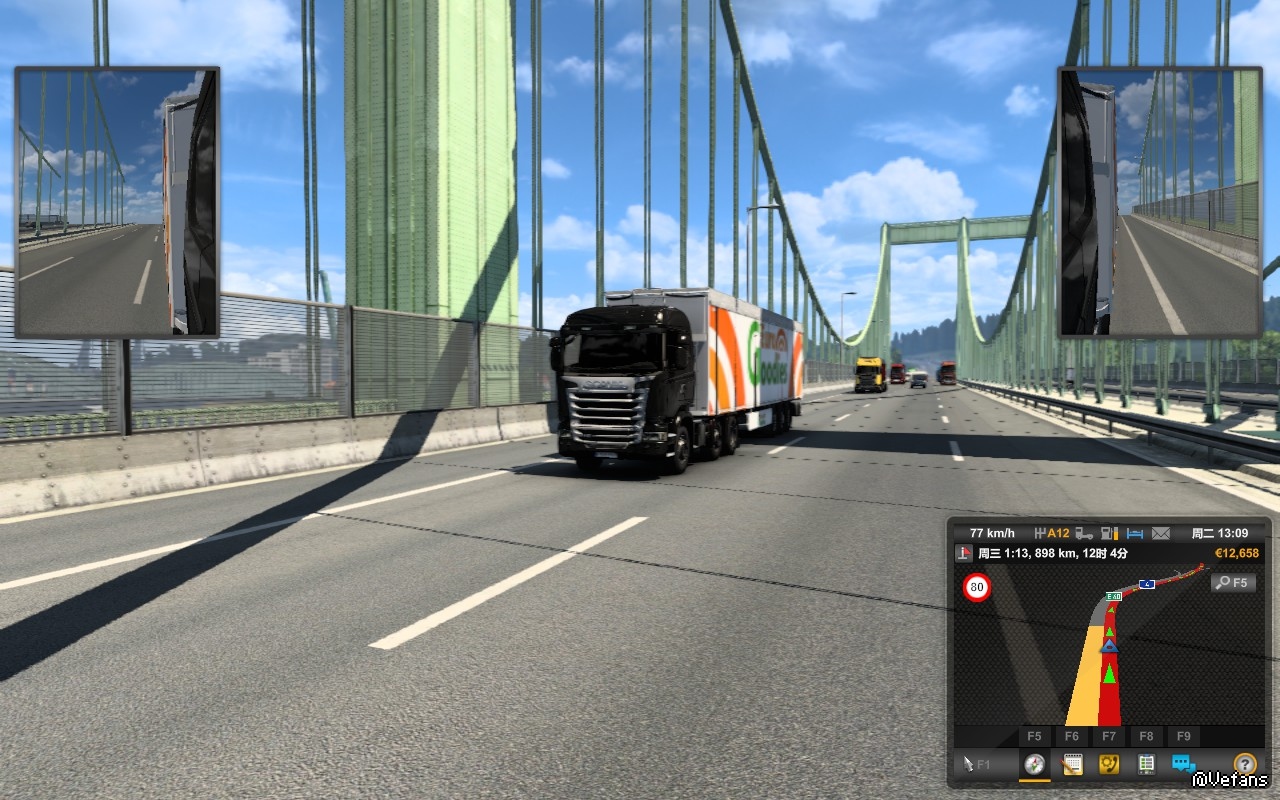Image resolution: width=1280 pixels, height=800 pixels.
Task: Open the truck diagnostics gear tab
Action: (1109, 764)
